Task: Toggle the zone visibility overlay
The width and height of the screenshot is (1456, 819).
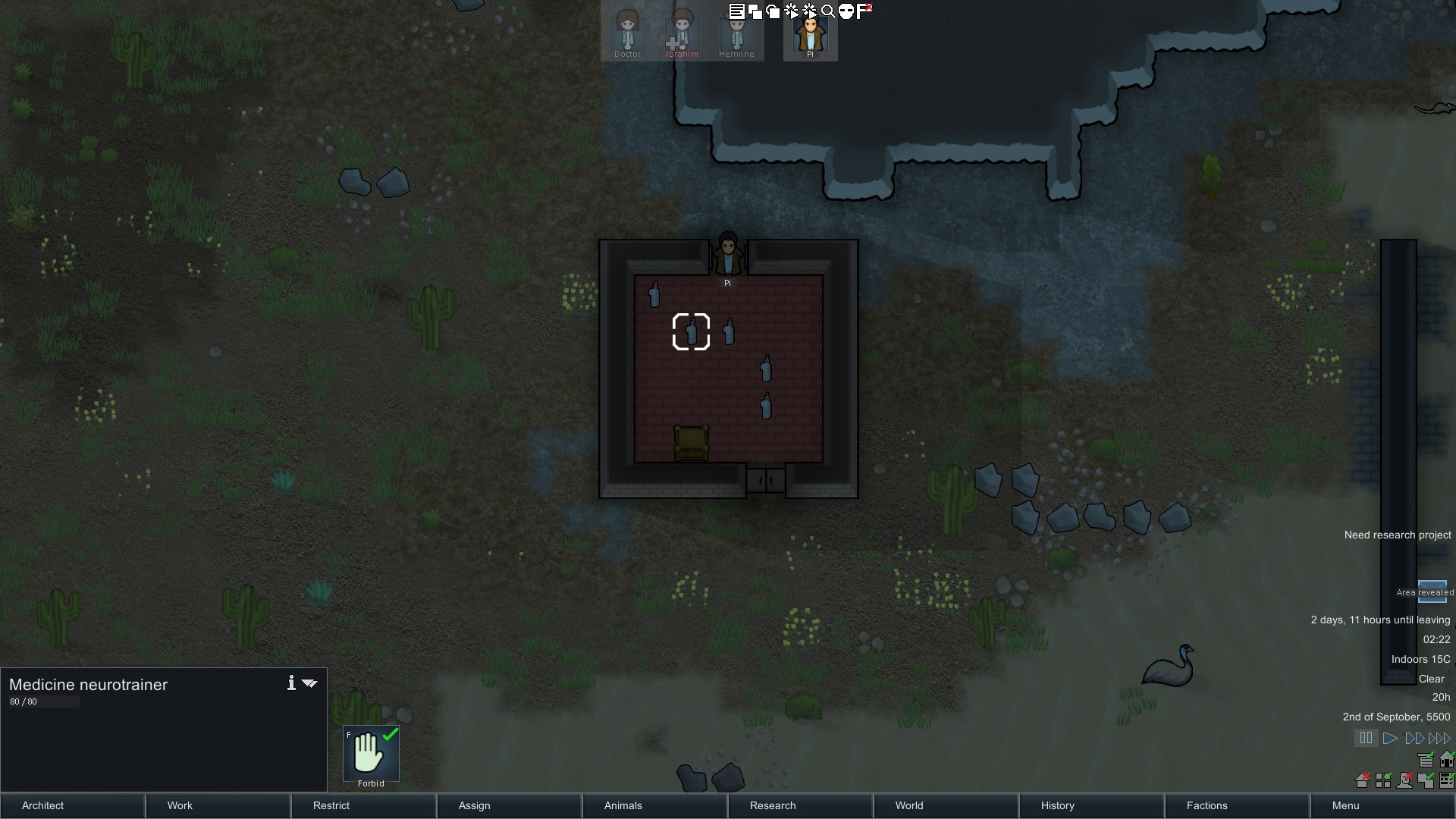Action: click(1385, 780)
